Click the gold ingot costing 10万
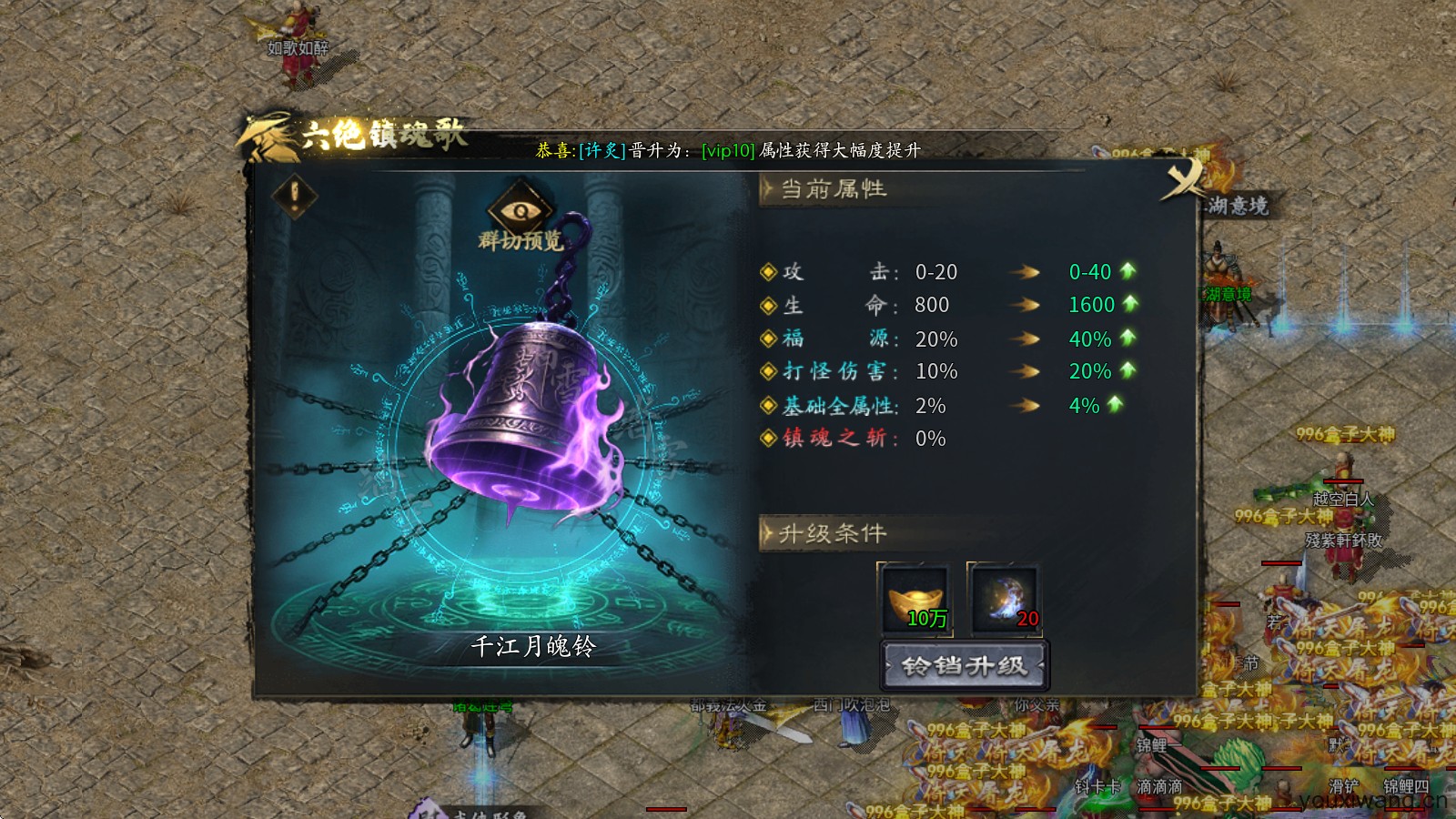The height and width of the screenshot is (819, 1456). pyautogui.click(x=913, y=596)
